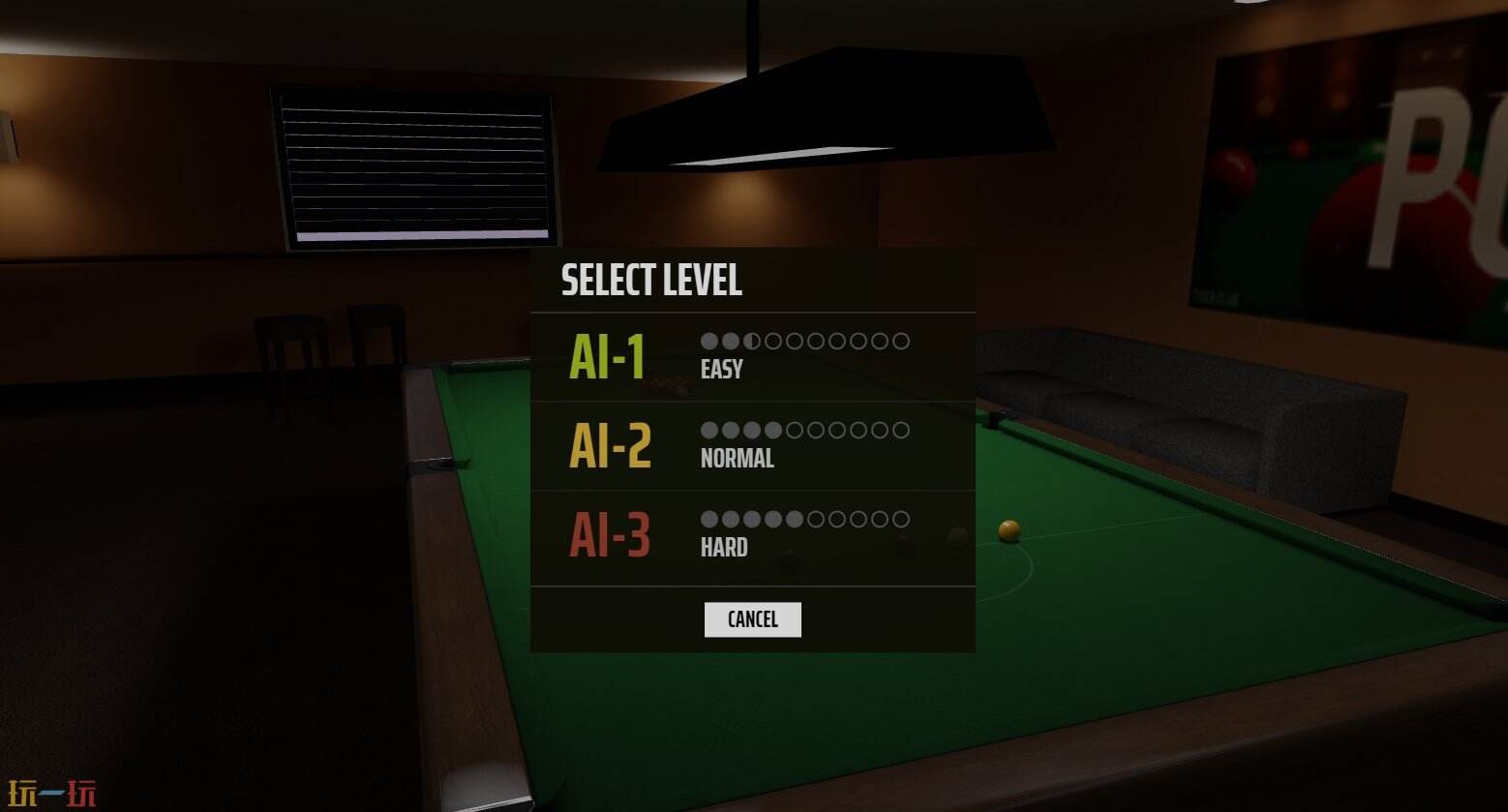Click the last empty dot for AI-3
The height and width of the screenshot is (812, 1508).
tap(902, 520)
